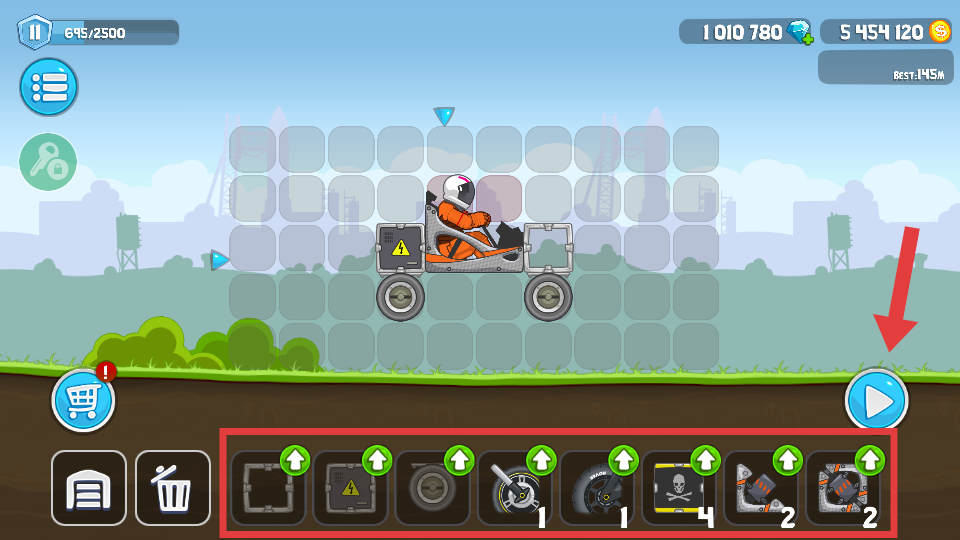The width and height of the screenshot is (960, 540).
Task: Select the empty metal frame part
Action: (x=266, y=490)
